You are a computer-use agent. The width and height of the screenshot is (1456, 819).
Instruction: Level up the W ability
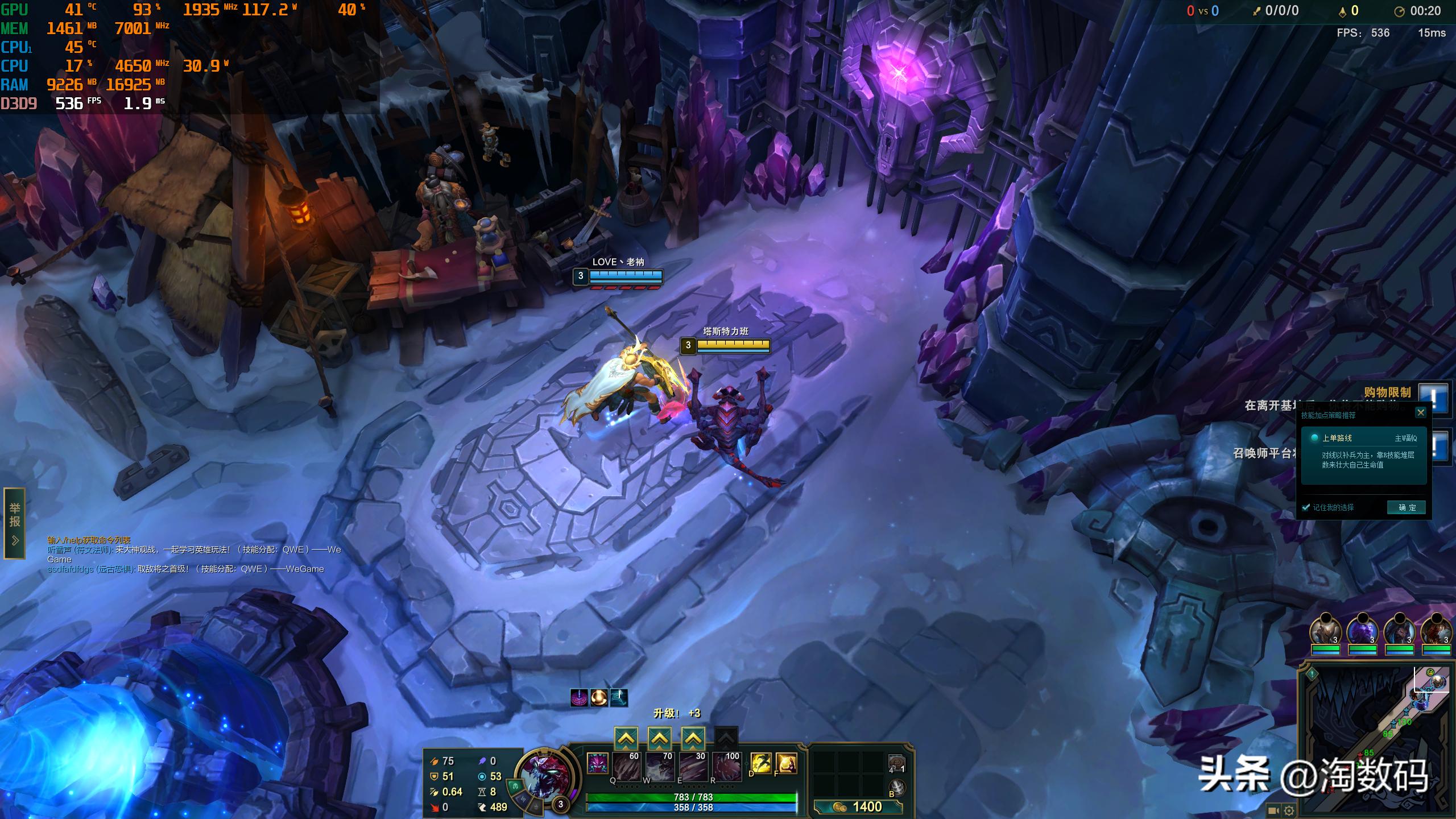[659, 739]
